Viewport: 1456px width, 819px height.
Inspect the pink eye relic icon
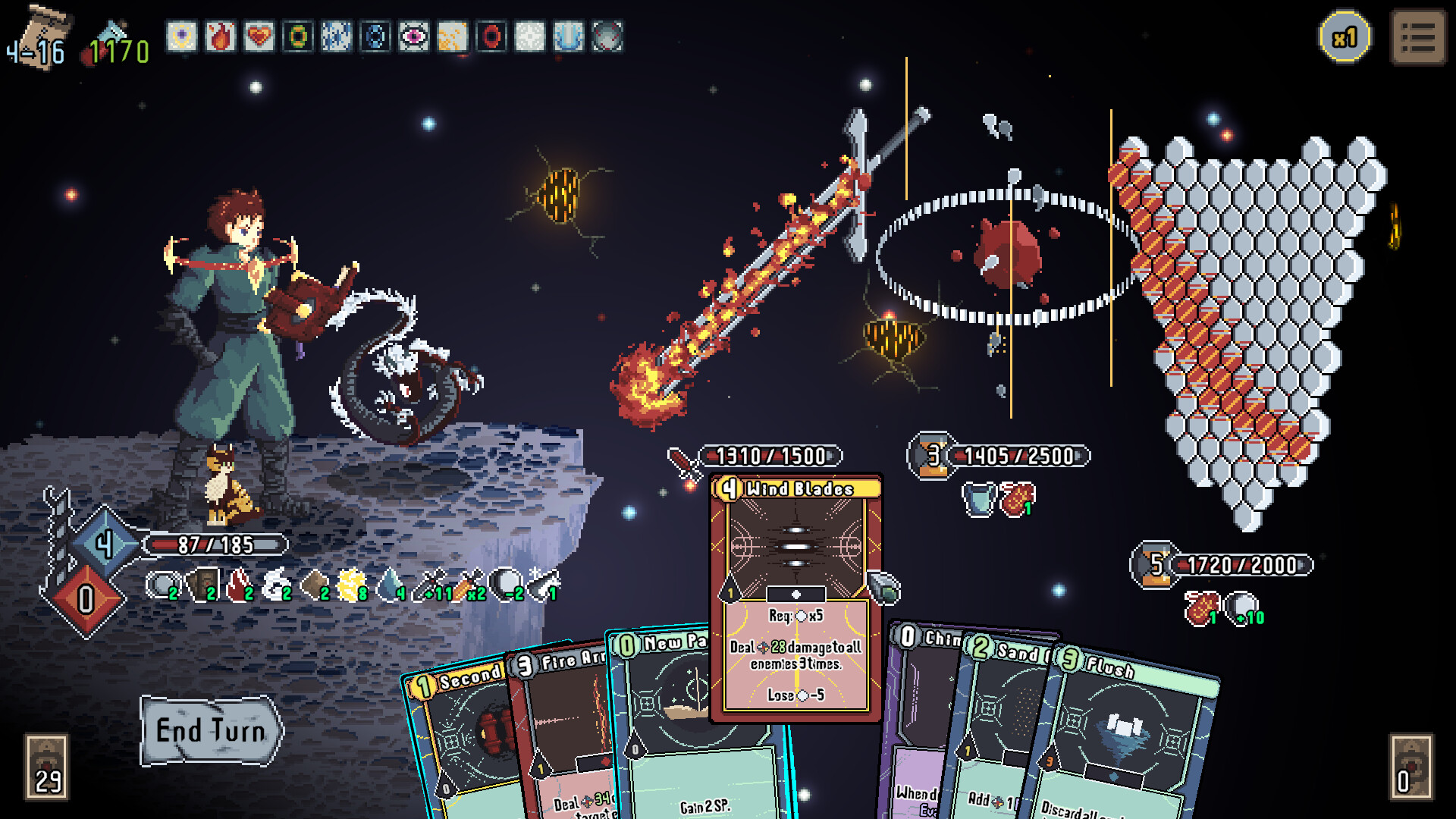tap(413, 36)
